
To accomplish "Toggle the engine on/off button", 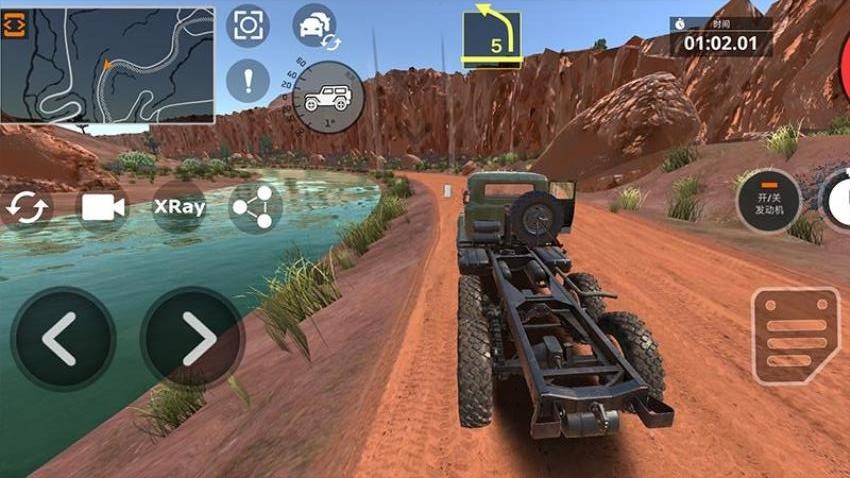I will [769, 201].
